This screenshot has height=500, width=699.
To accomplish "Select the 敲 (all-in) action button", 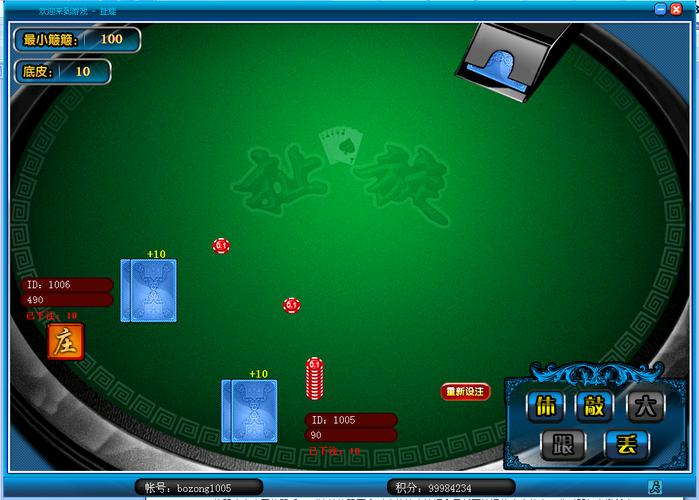I will [x=595, y=407].
